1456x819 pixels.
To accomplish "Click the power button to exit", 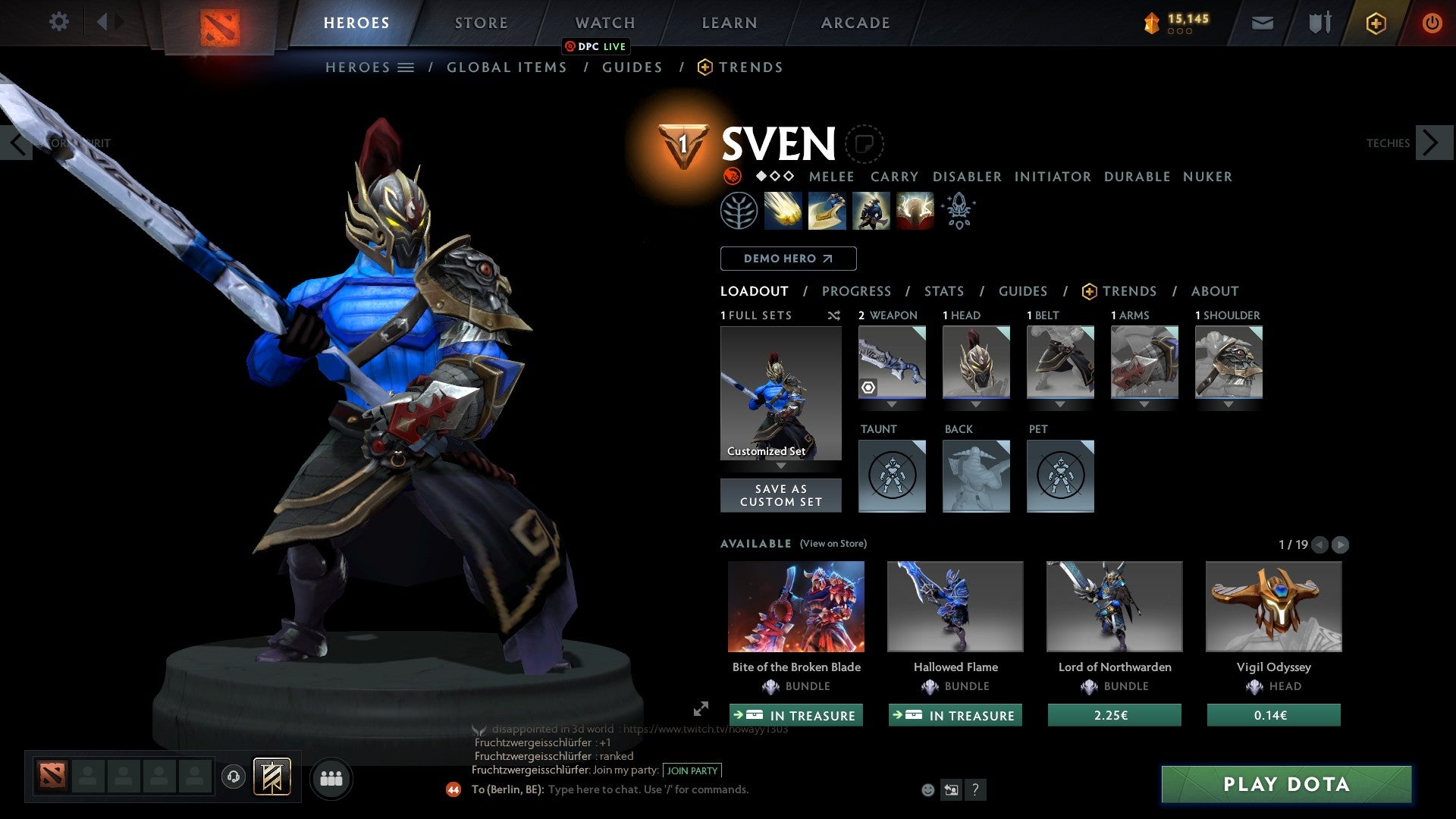I will coord(1432,22).
